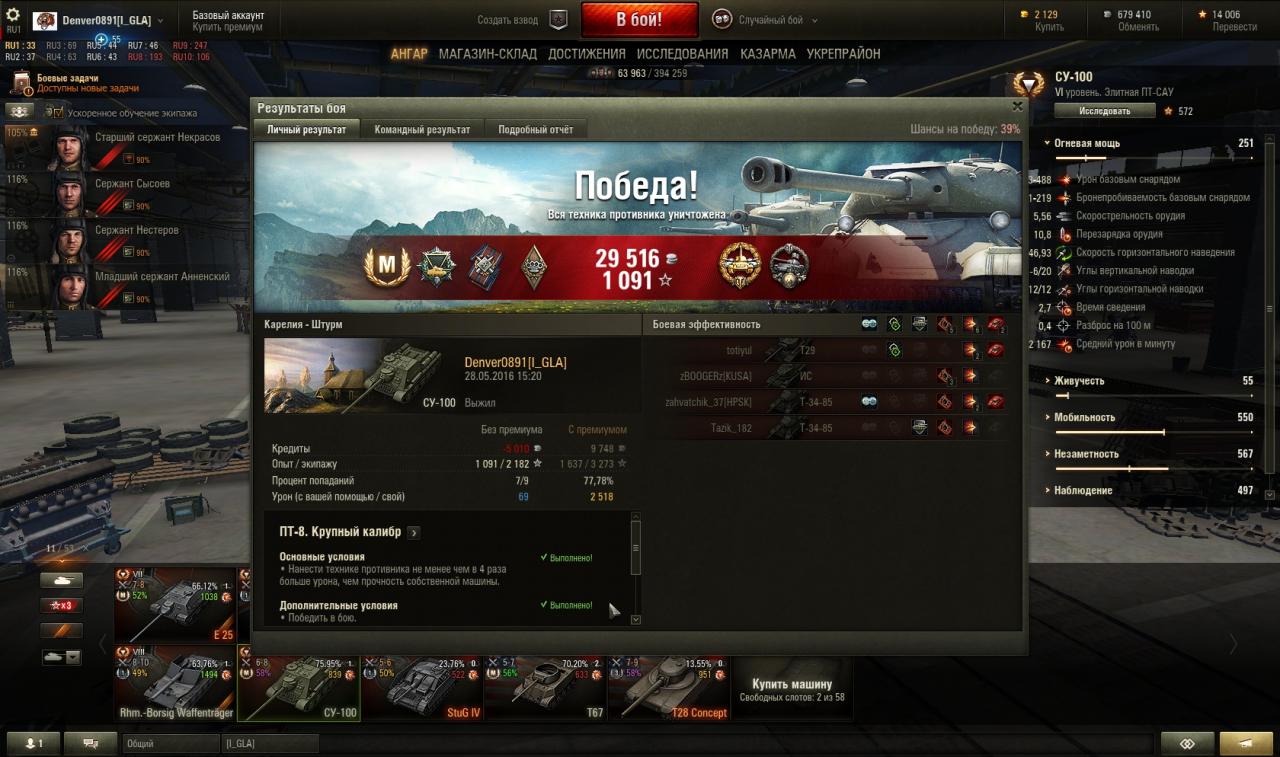Start battle with the red В бой! button
The height and width of the screenshot is (757, 1280).
[x=638, y=19]
